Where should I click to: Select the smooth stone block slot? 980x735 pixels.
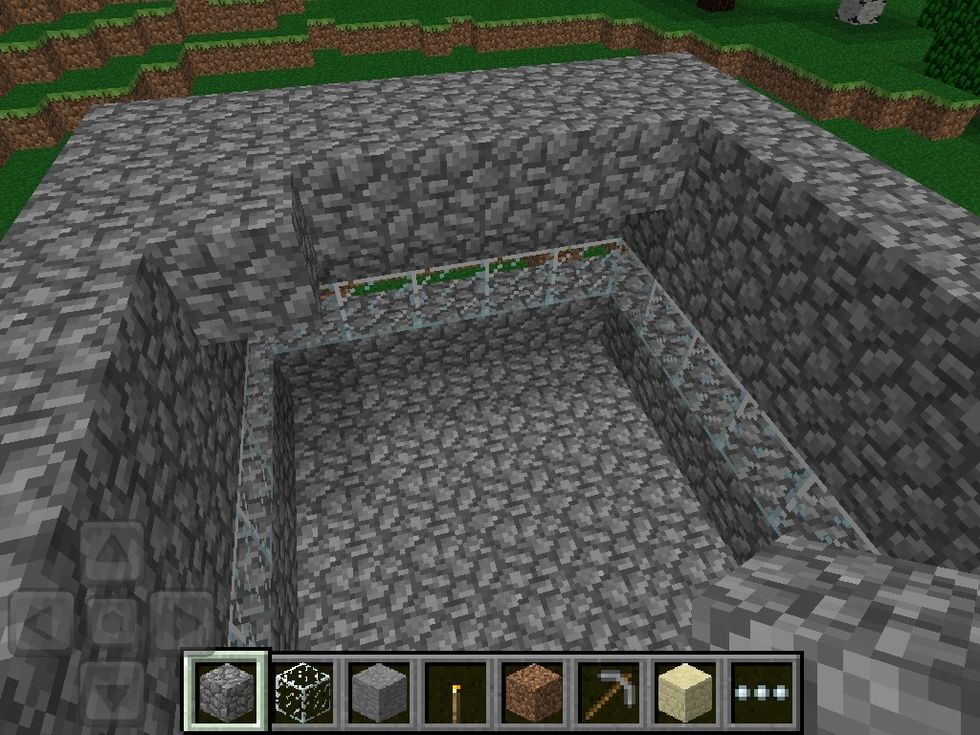377,690
